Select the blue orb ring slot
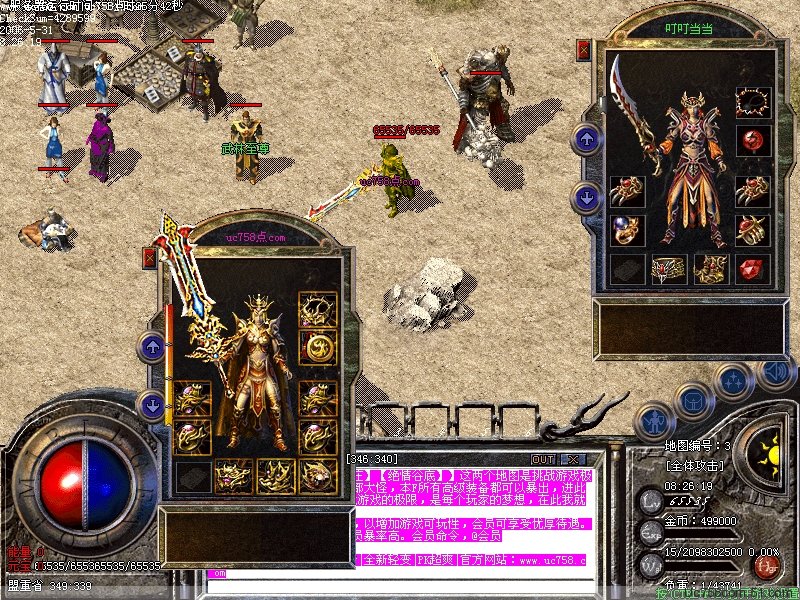This screenshot has width=800, height=600. click(627, 230)
